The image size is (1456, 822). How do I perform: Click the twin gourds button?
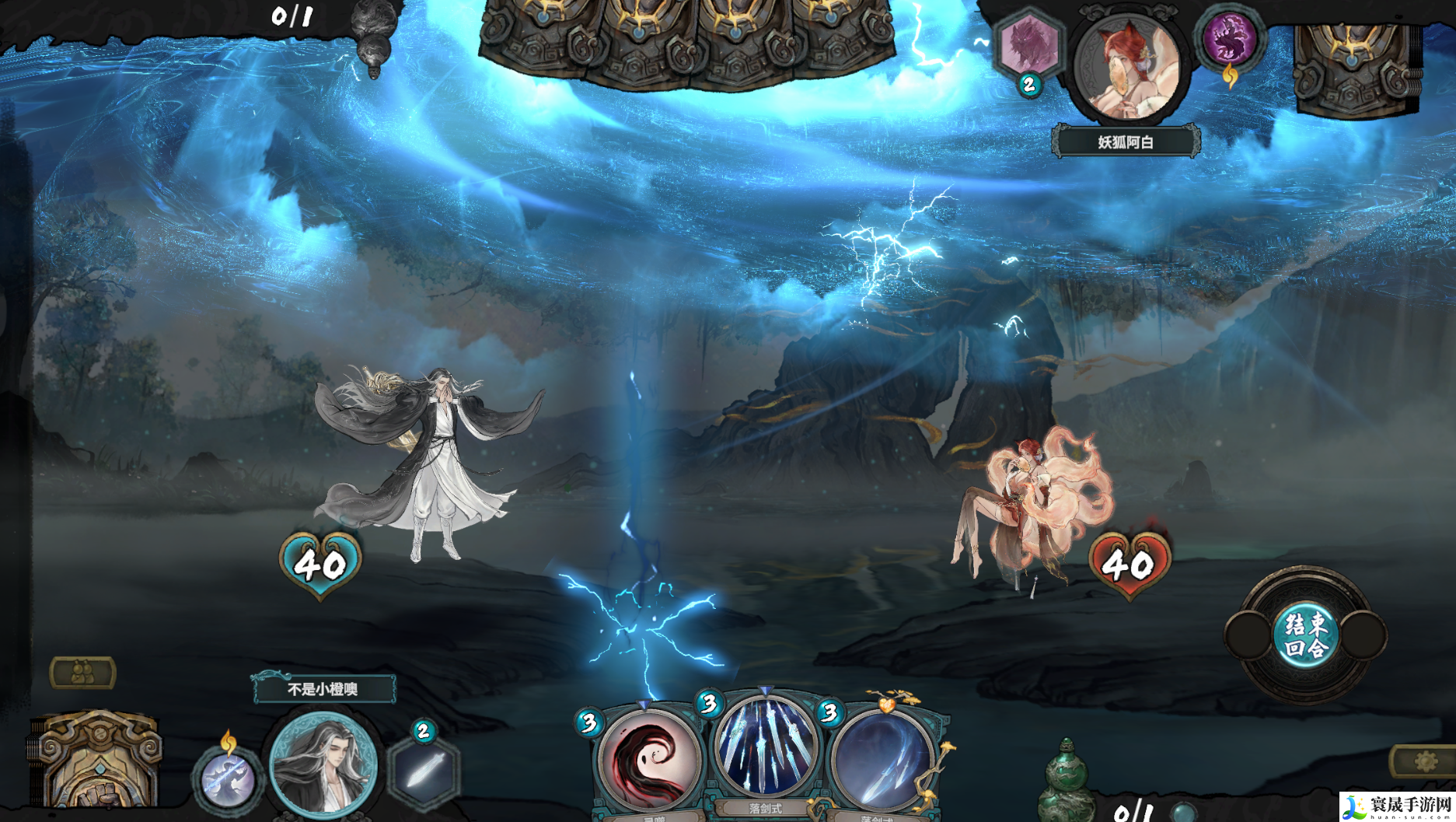(82, 673)
